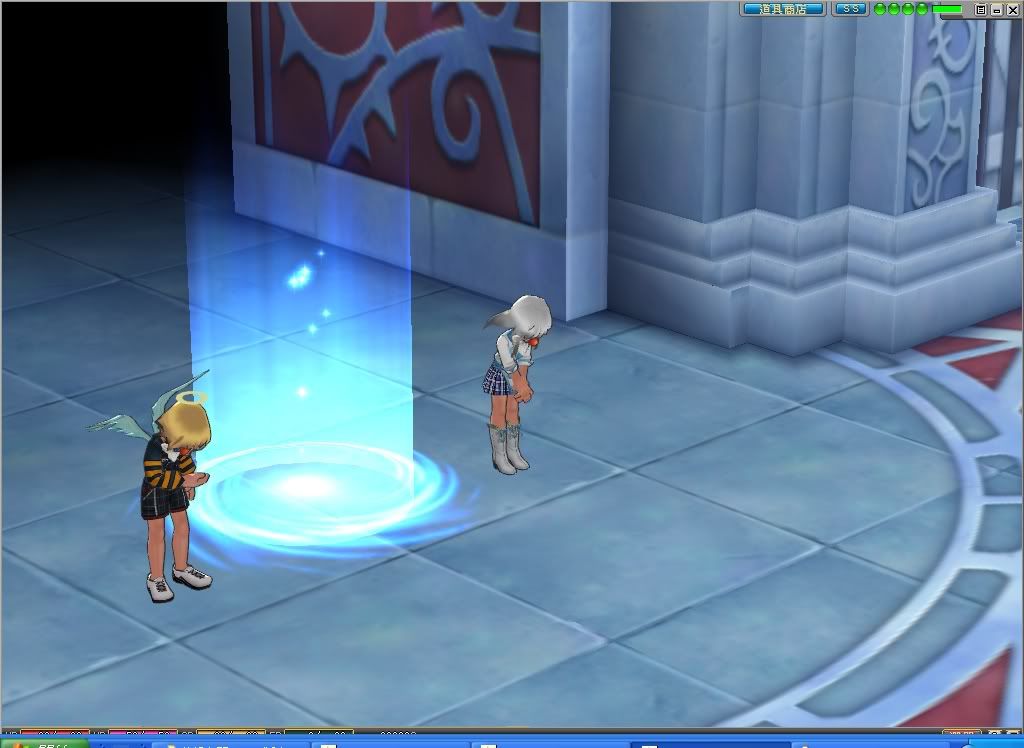Click the SS button

[849, 9]
